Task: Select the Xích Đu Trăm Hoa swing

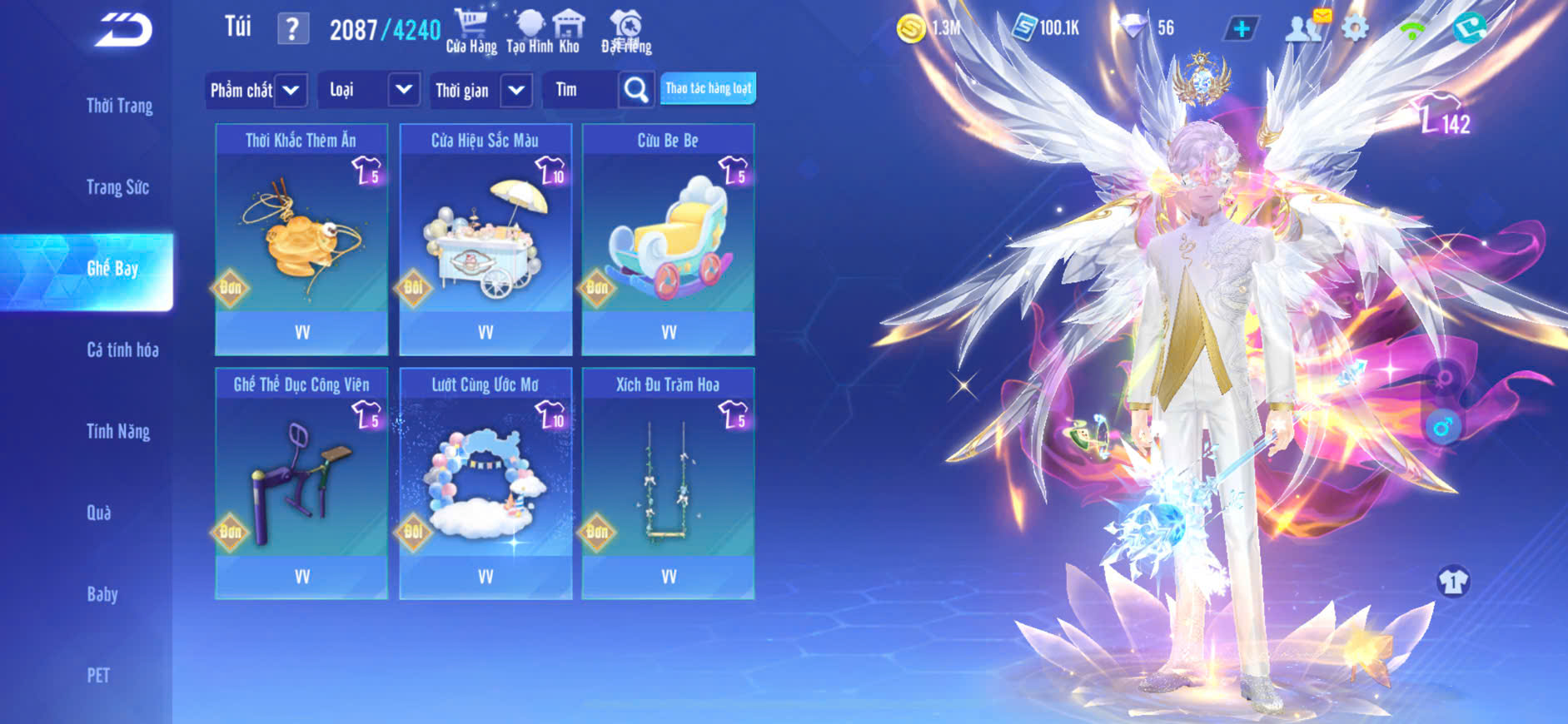Action: pos(668,483)
